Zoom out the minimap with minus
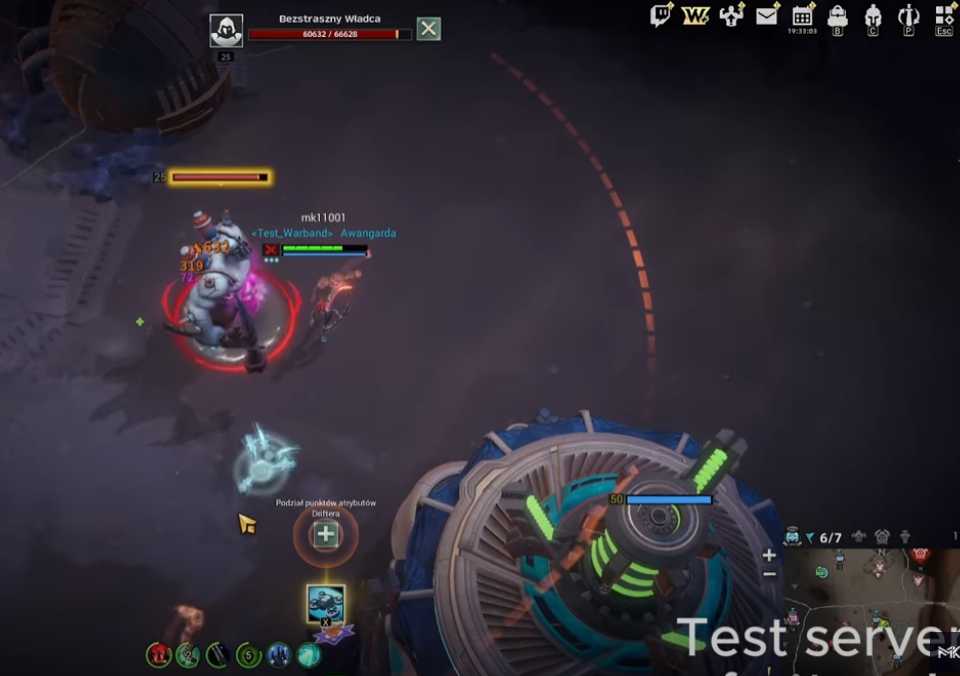The image size is (960, 676). [x=769, y=574]
